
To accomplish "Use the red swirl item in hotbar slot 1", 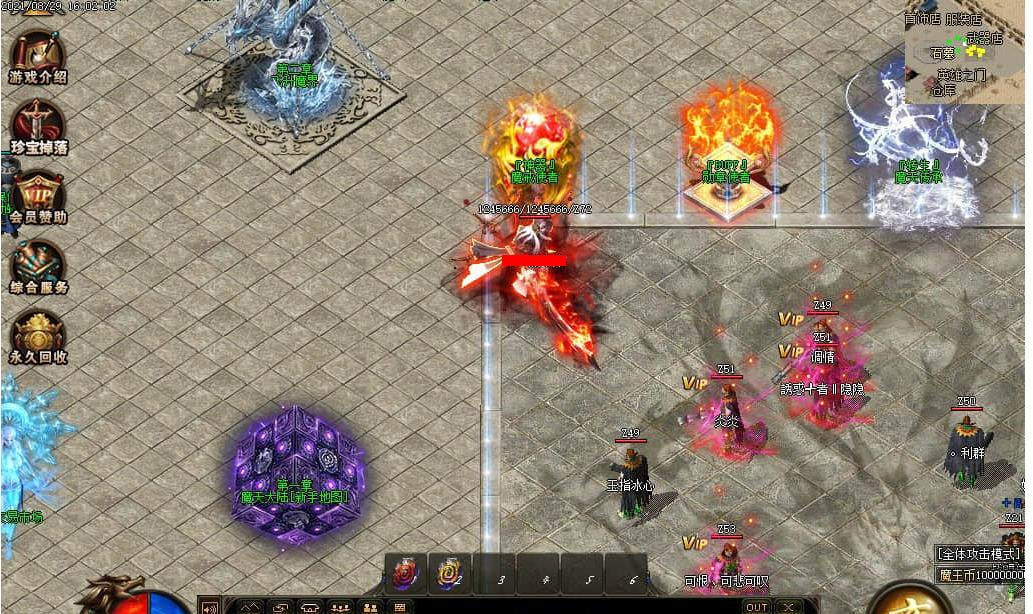I will pos(406,575).
